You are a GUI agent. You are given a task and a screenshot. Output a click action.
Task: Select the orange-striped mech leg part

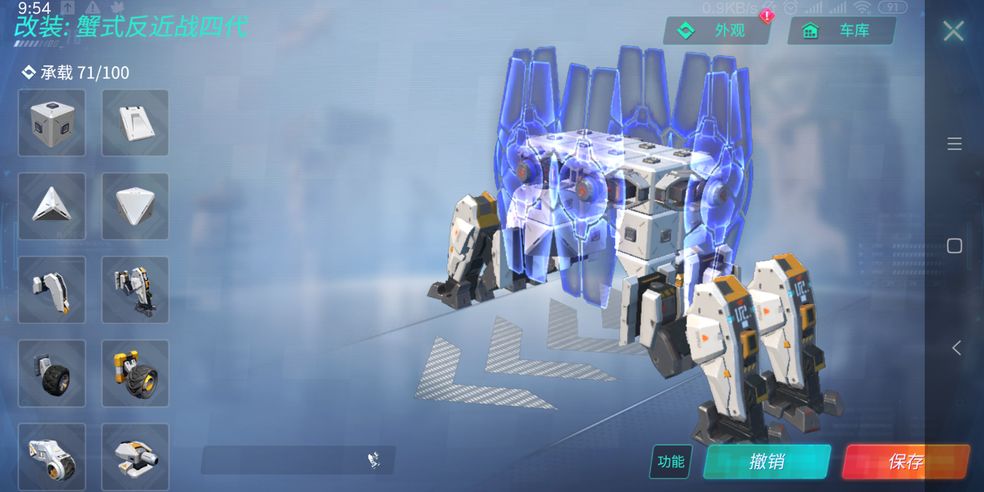click(135, 289)
